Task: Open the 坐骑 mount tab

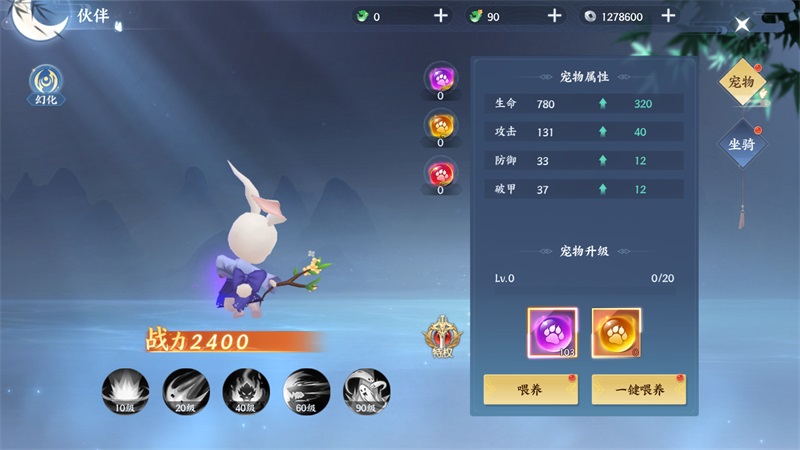Action: tap(741, 145)
